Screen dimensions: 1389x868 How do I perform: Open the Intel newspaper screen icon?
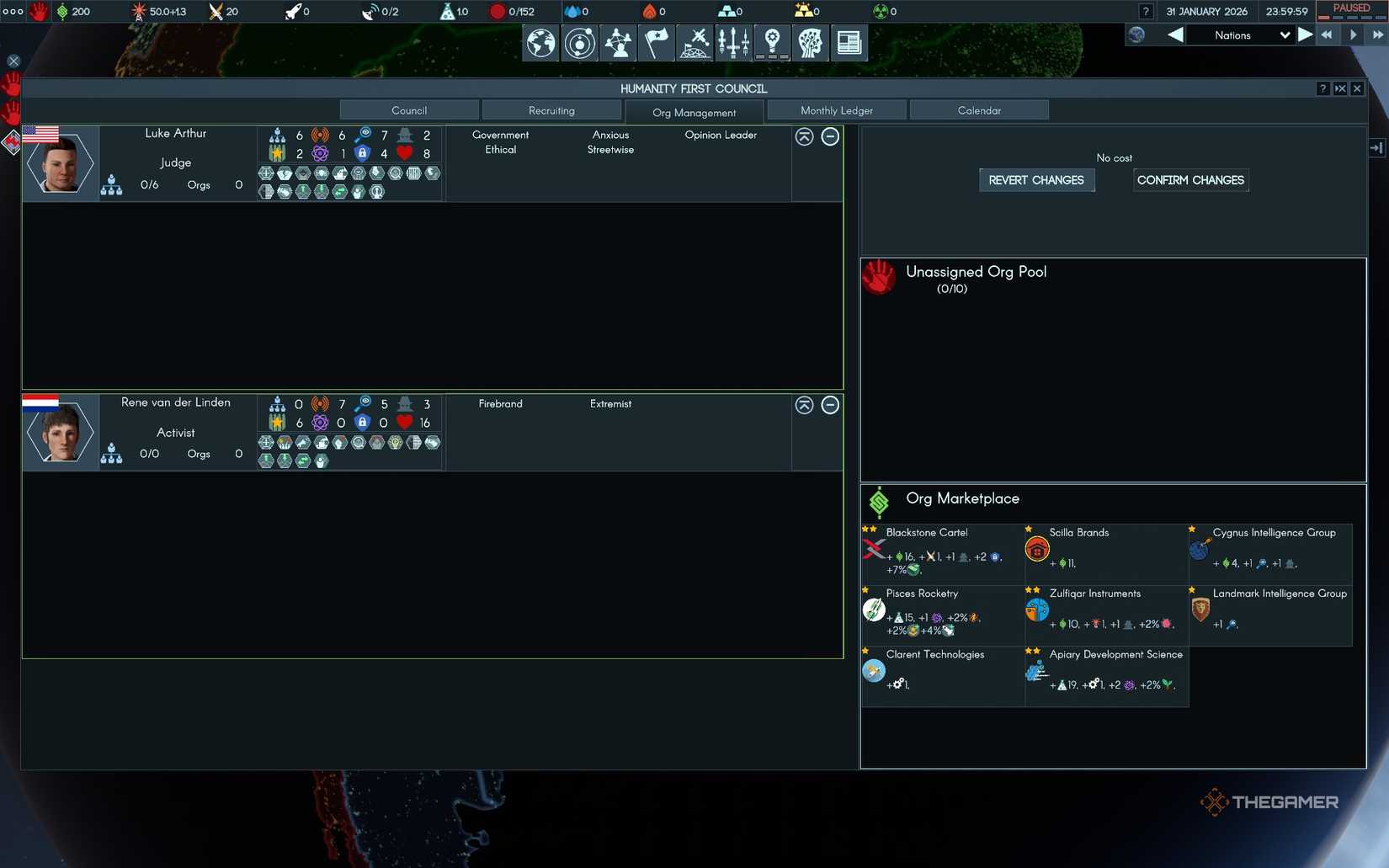pyautogui.click(x=849, y=43)
